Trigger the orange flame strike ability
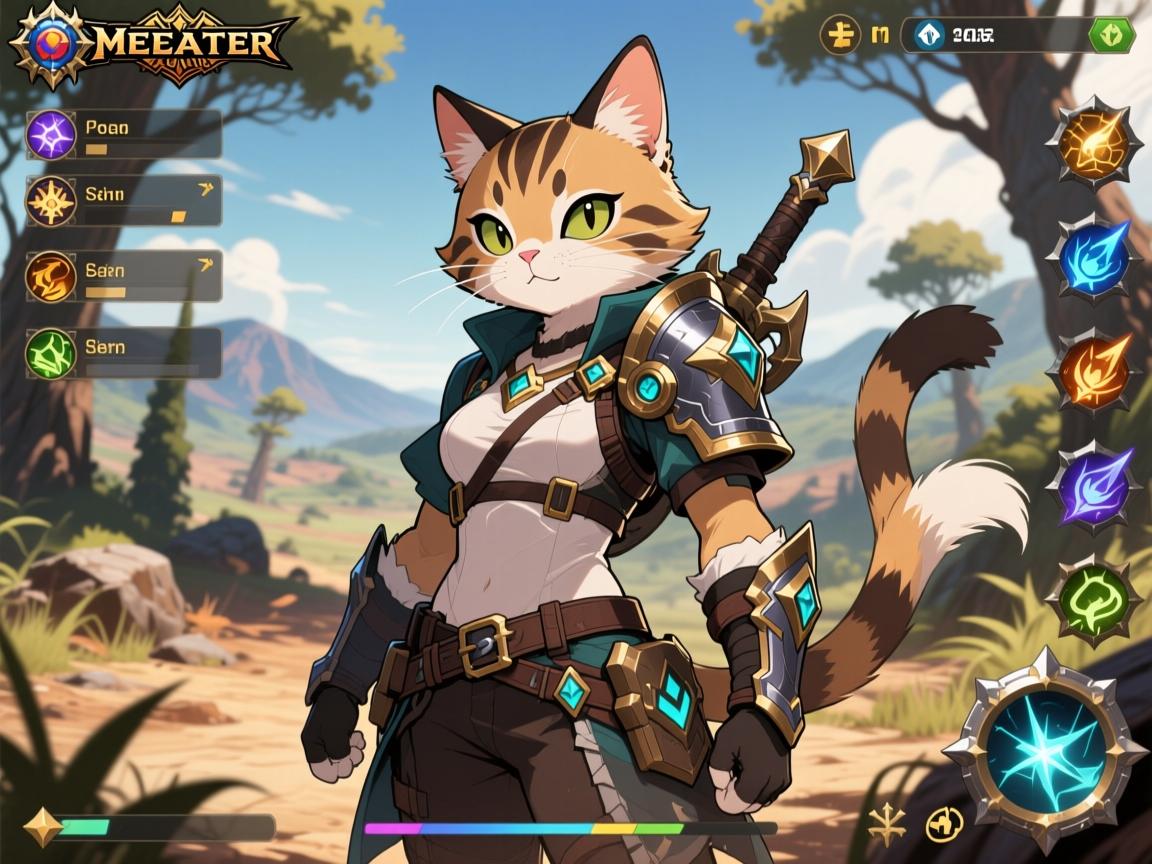This screenshot has width=1152, height=864. tap(1094, 371)
